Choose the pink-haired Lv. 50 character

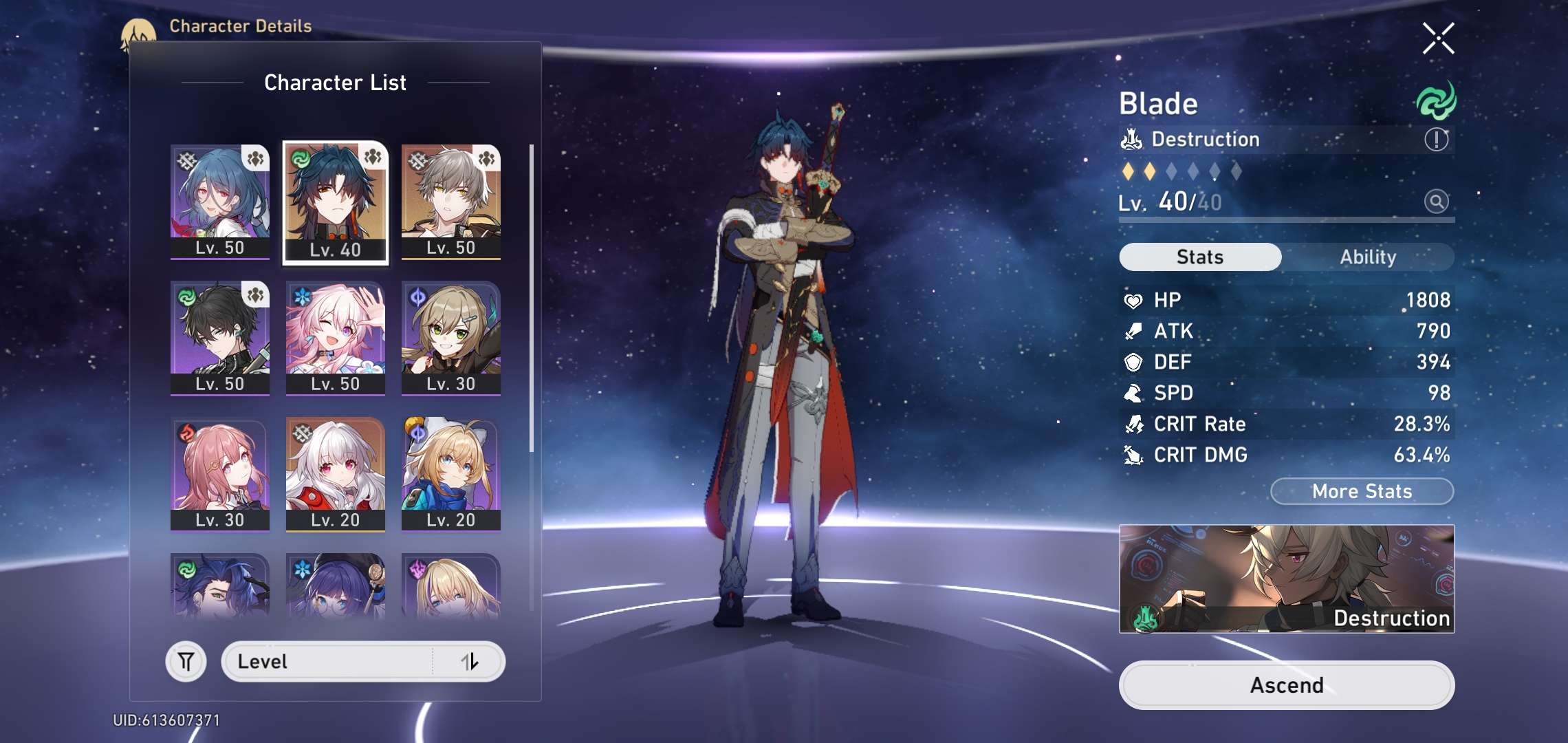click(x=336, y=337)
